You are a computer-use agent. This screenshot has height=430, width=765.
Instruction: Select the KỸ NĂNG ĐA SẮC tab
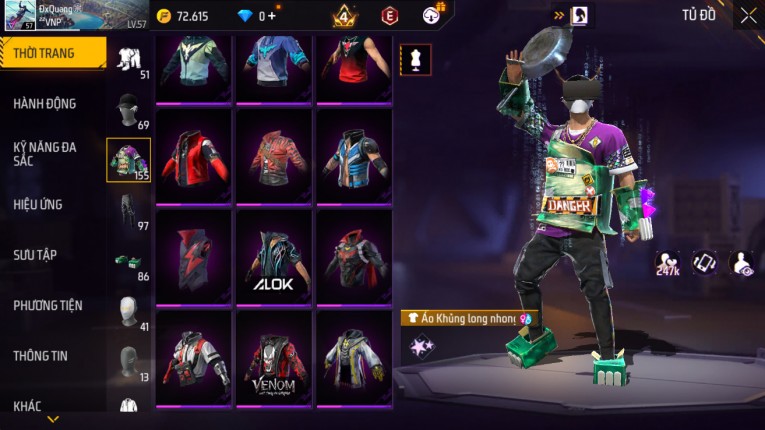click(x=45, y=153)
